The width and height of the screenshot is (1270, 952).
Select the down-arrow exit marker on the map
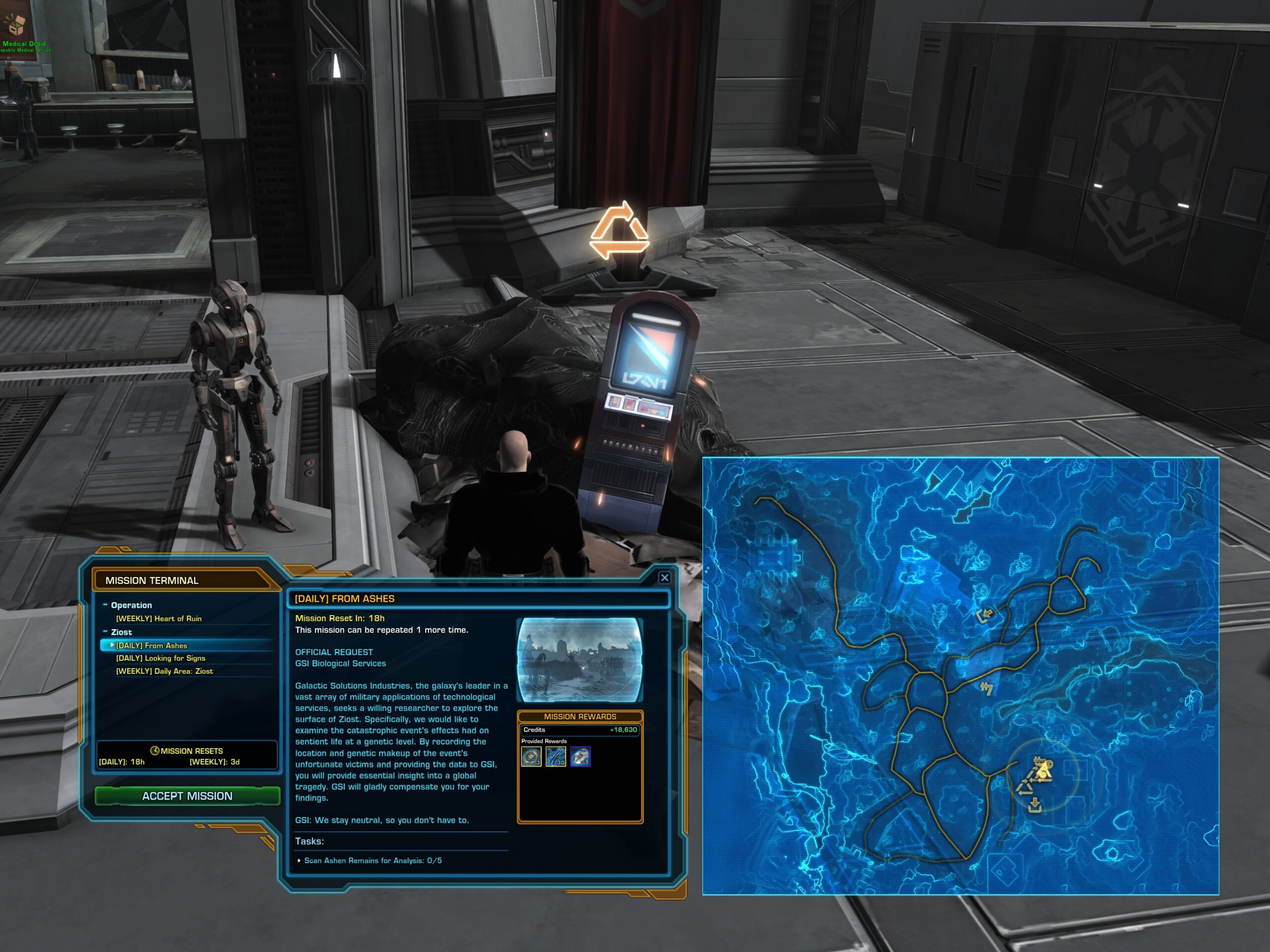click(1034, 805)
